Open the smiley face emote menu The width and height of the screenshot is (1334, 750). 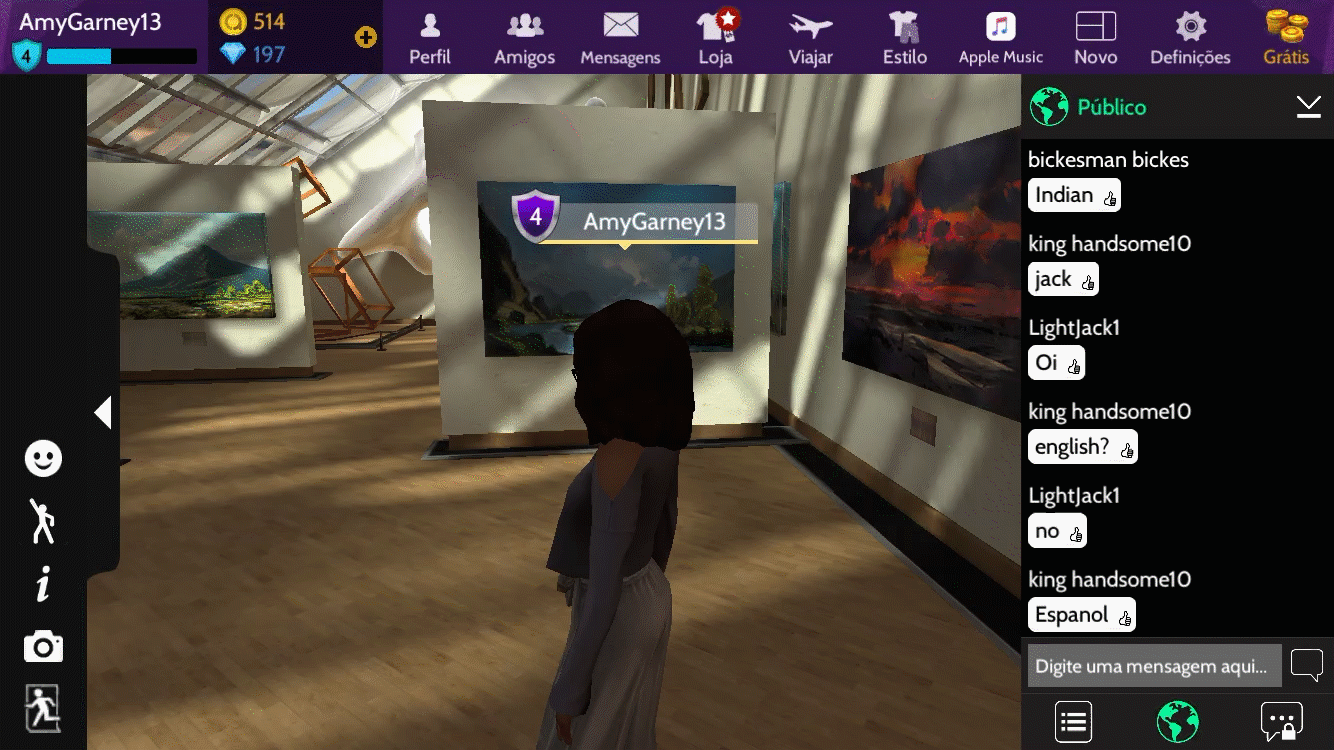click(x=43, y=459)
